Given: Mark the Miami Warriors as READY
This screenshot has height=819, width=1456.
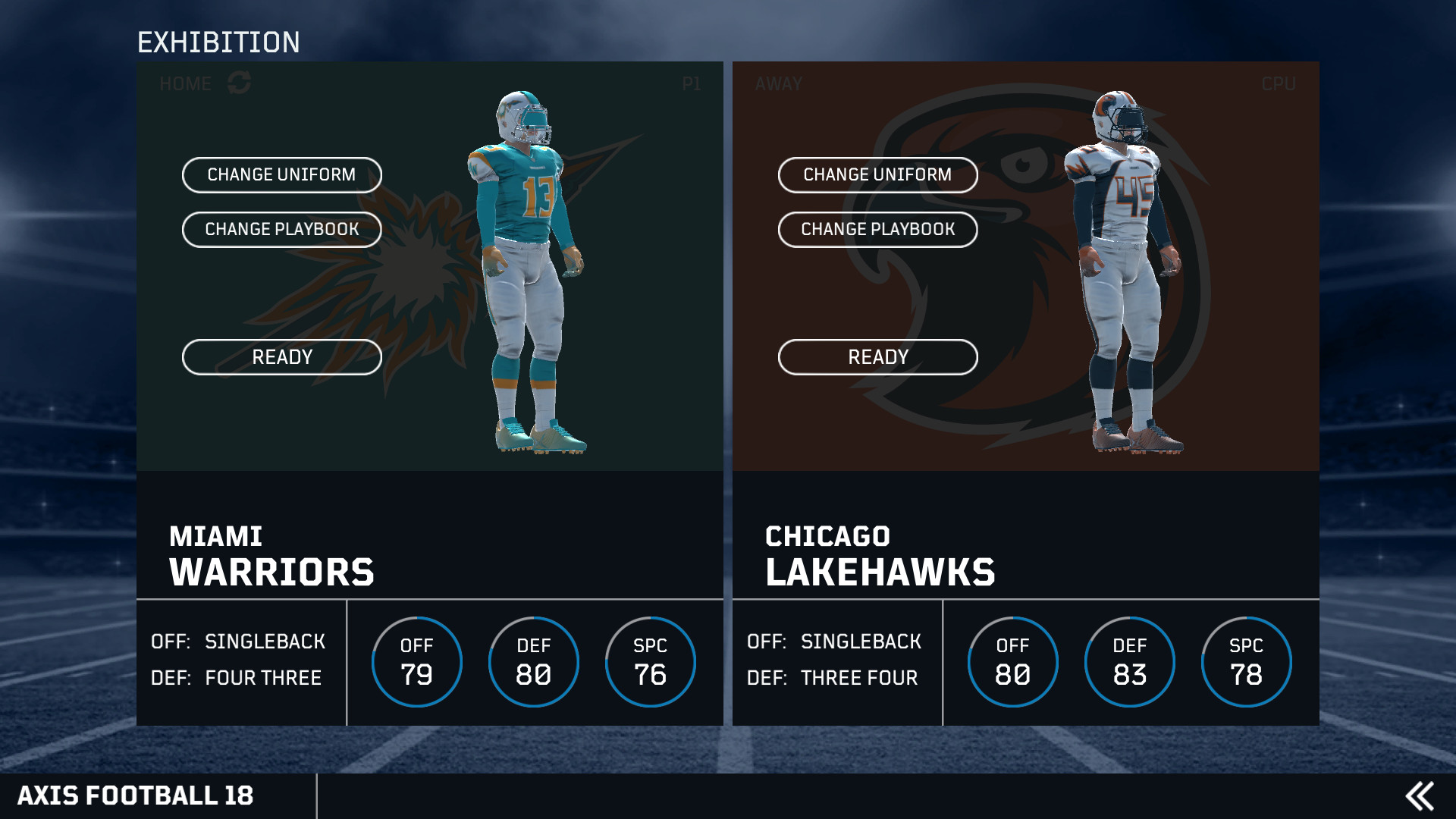Looking at the screenshot, I should tap(281, 356).
